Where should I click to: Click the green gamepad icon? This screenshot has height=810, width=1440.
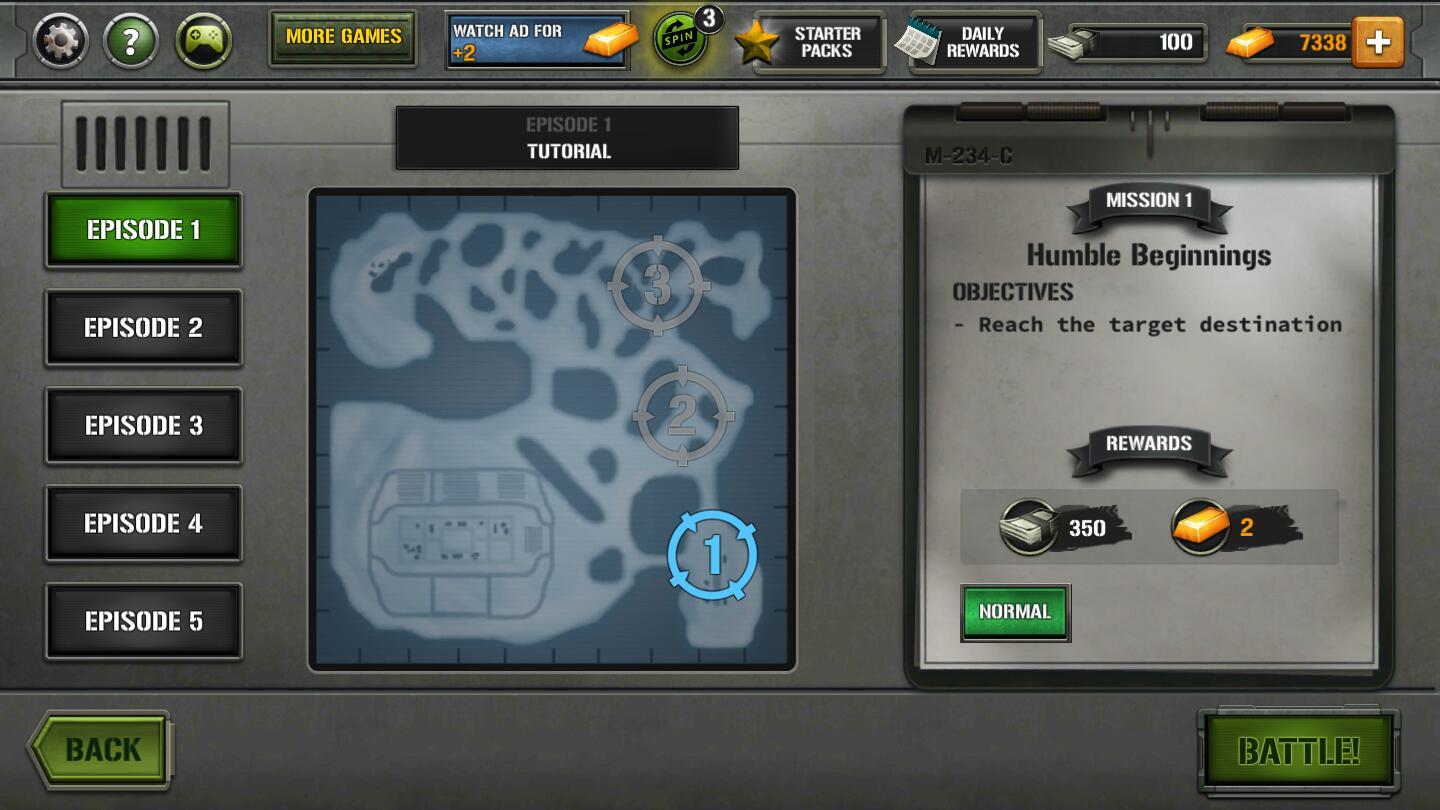(x=204, y=41)
